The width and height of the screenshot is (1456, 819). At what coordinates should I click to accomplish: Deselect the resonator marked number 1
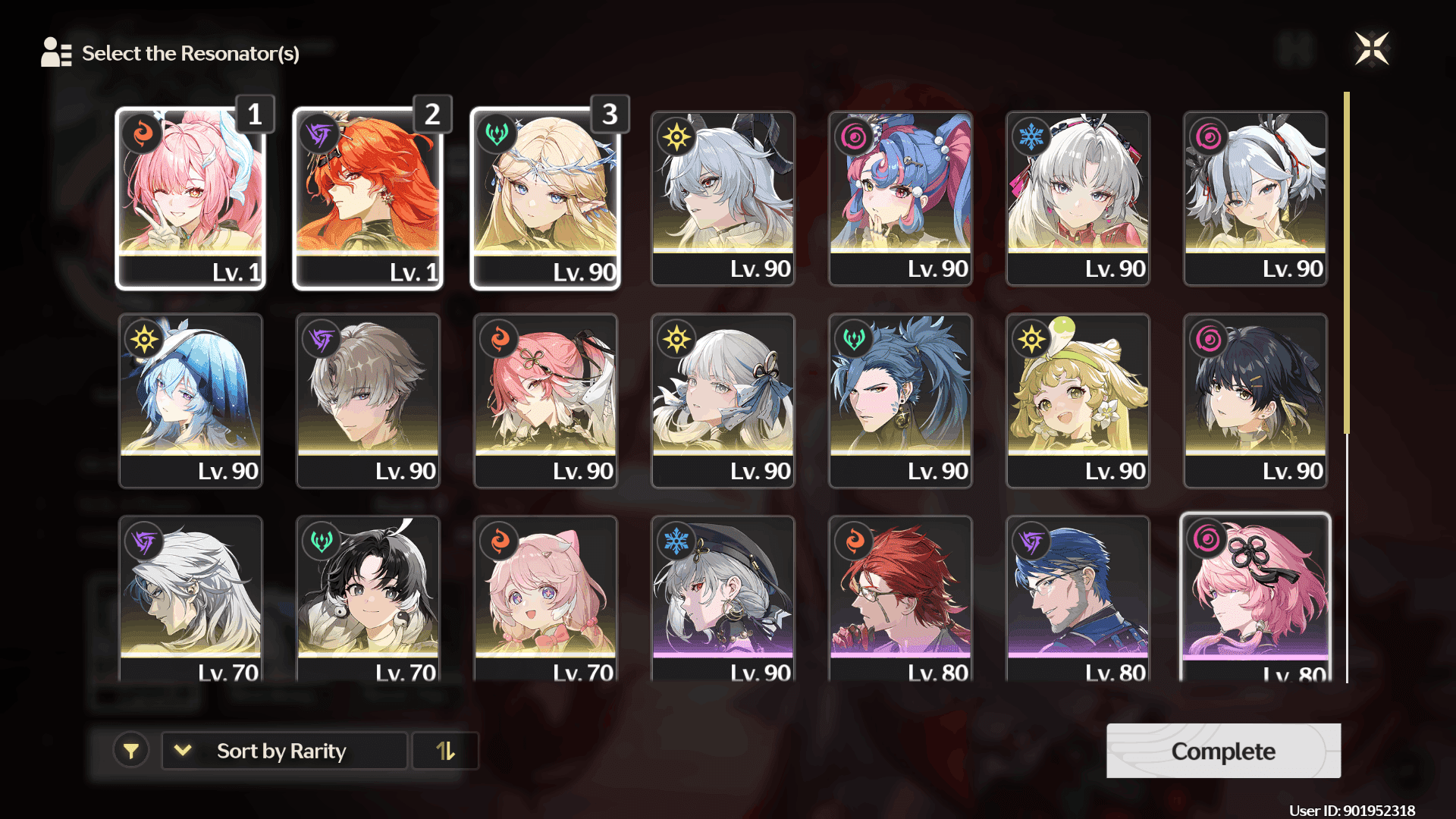[190, 199]
